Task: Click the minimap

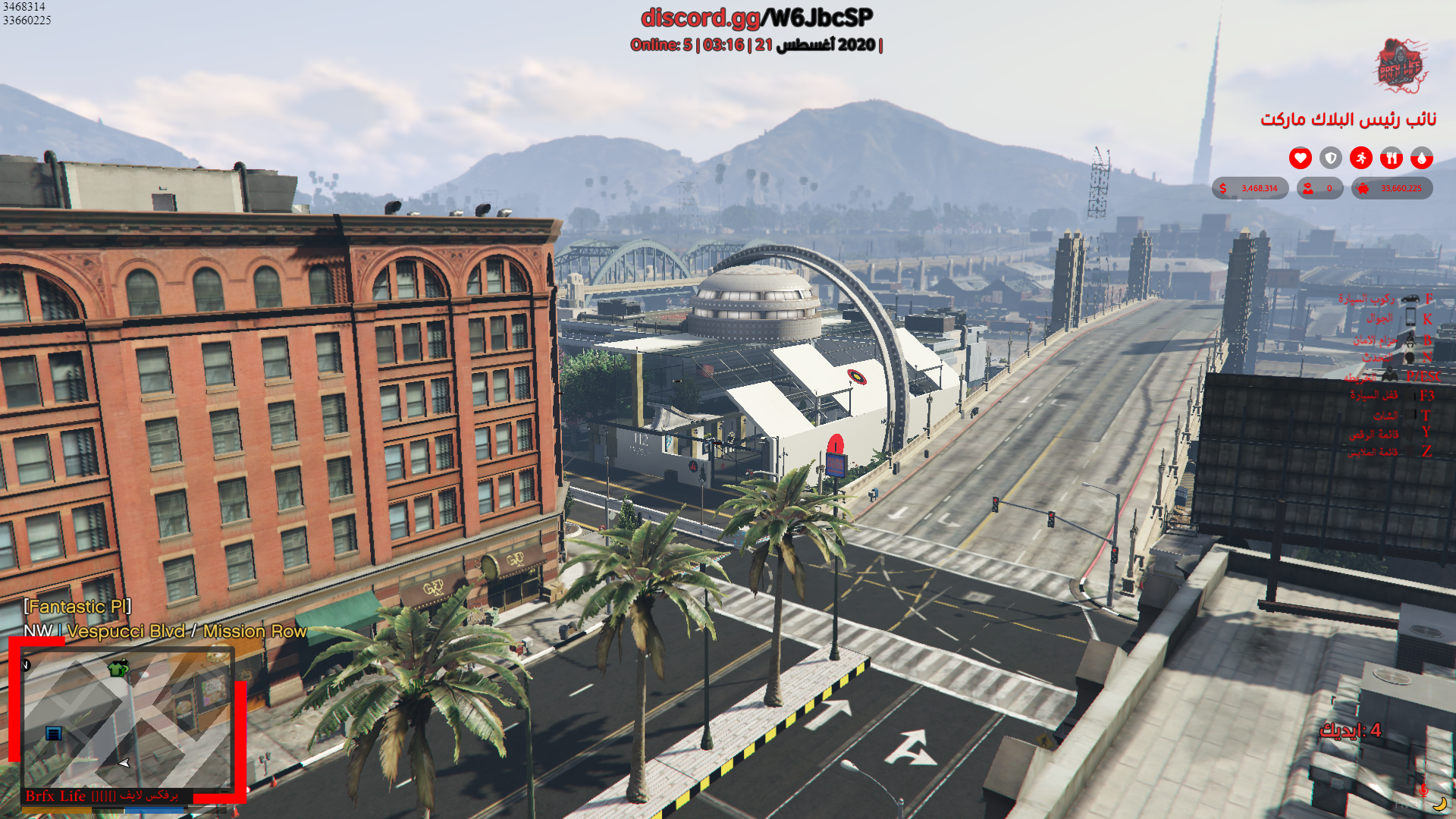Action: pyautogui.click(x=127, y=719)
